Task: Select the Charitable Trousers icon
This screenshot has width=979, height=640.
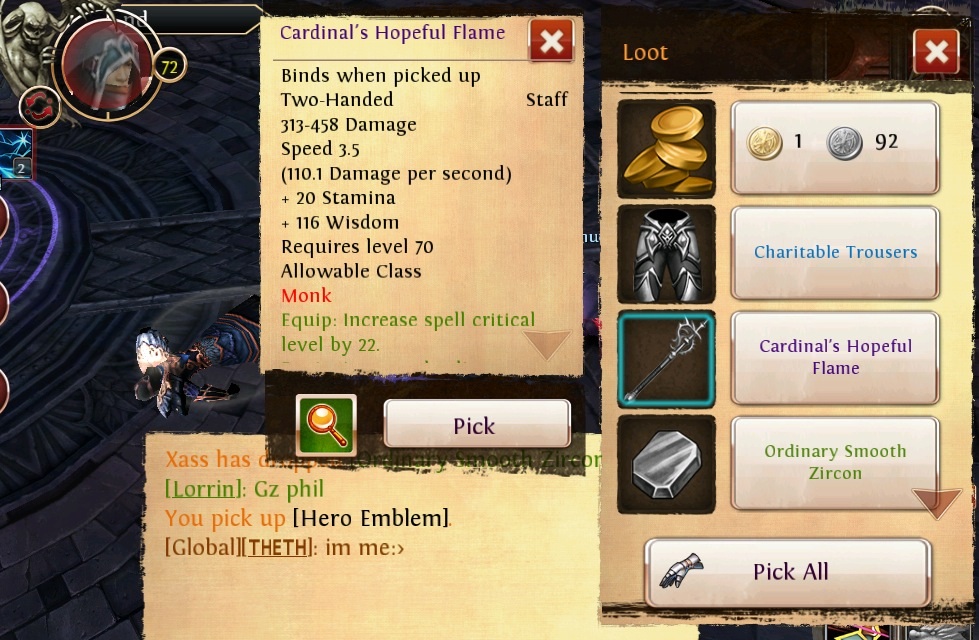Action: tap(666, 254)
